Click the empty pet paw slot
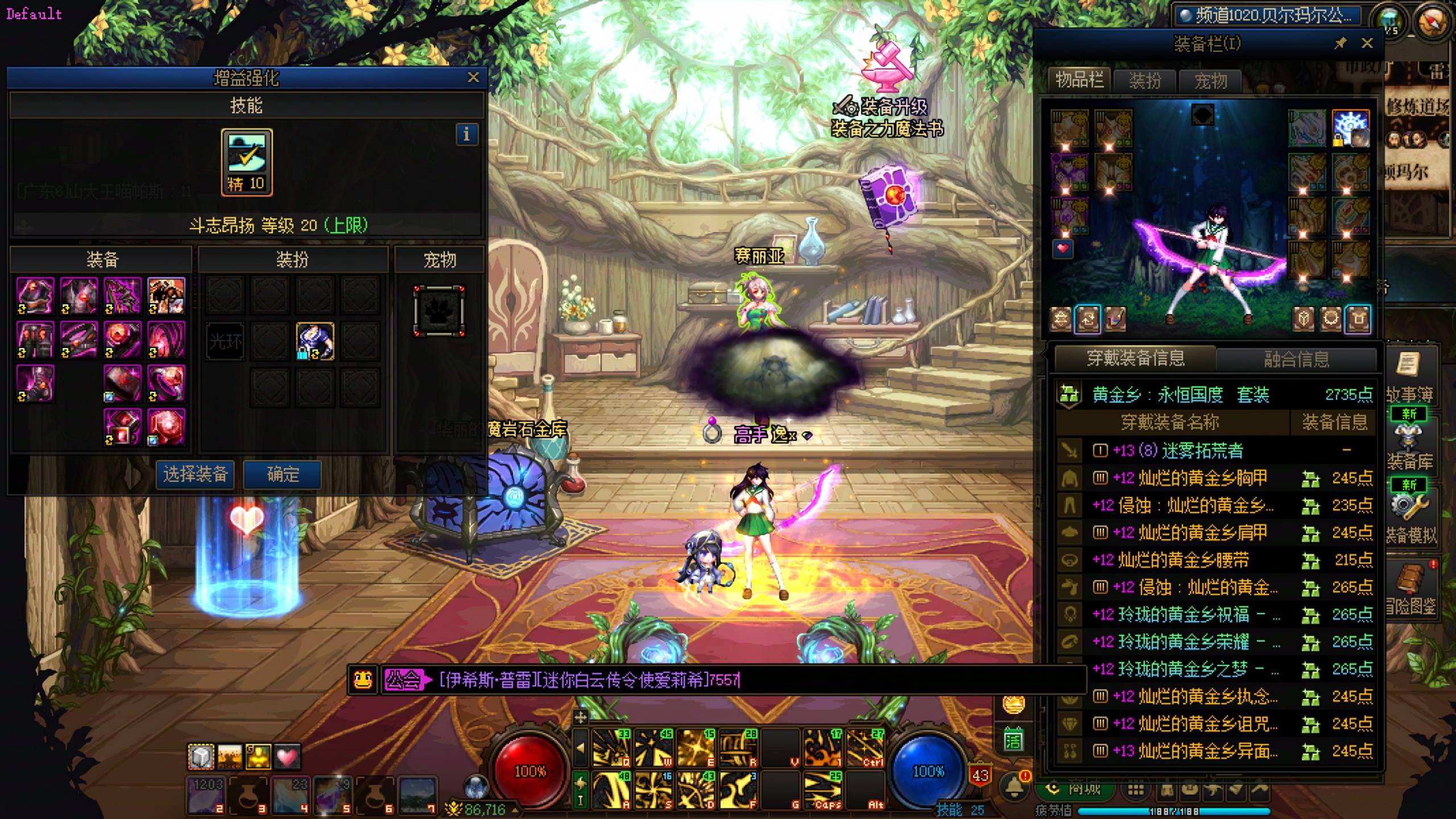The height and width of the screenshot is (819, 1456). pyautogui.click(x=439, y=311)
